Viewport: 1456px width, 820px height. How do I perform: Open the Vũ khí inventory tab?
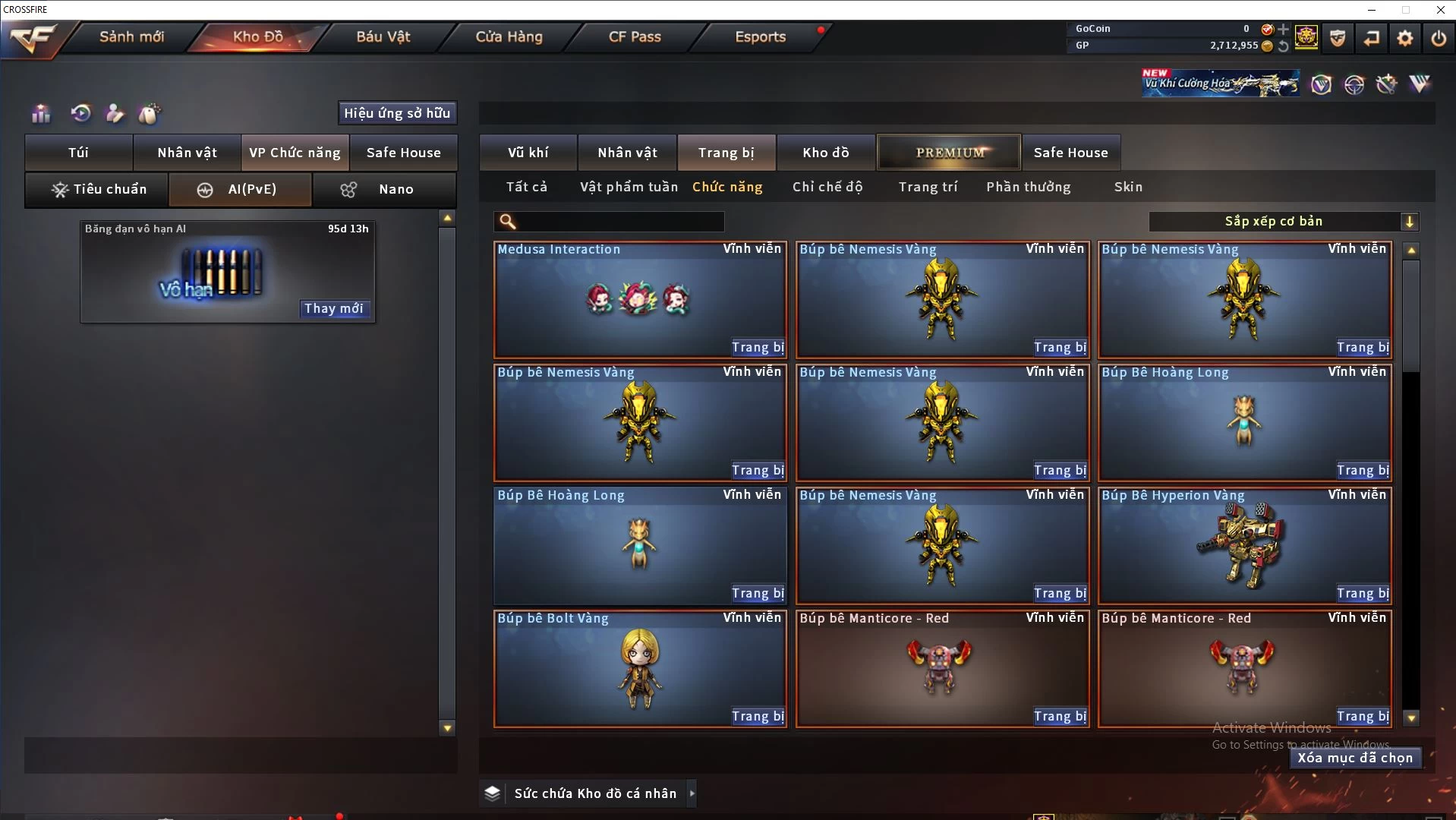click(x=528, y=153)
